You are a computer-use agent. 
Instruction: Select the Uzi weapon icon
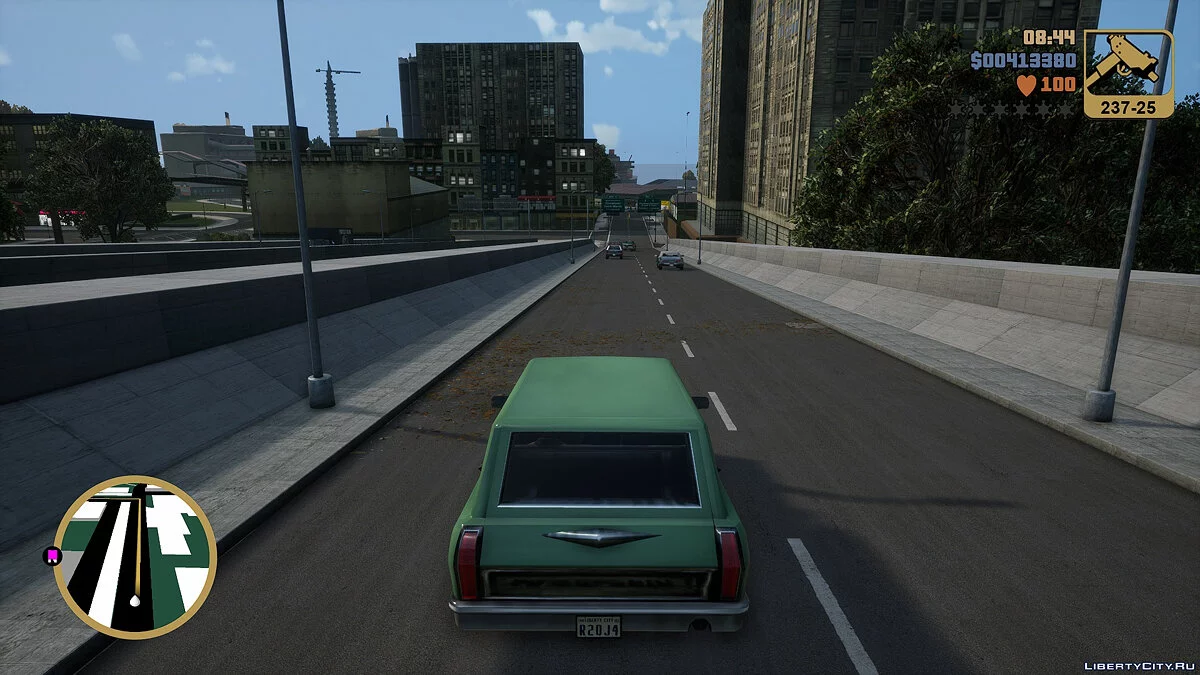click(1128, 65)
